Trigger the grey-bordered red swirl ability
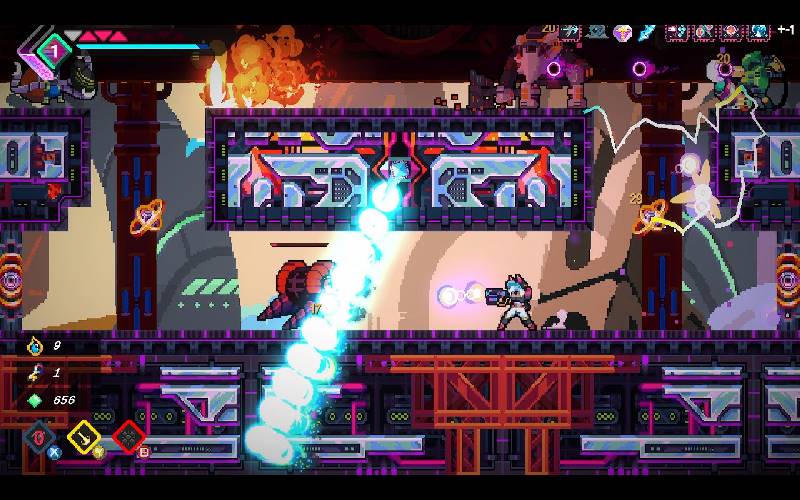This screenshot has width=800, height=500. click(x=40, y=437)
